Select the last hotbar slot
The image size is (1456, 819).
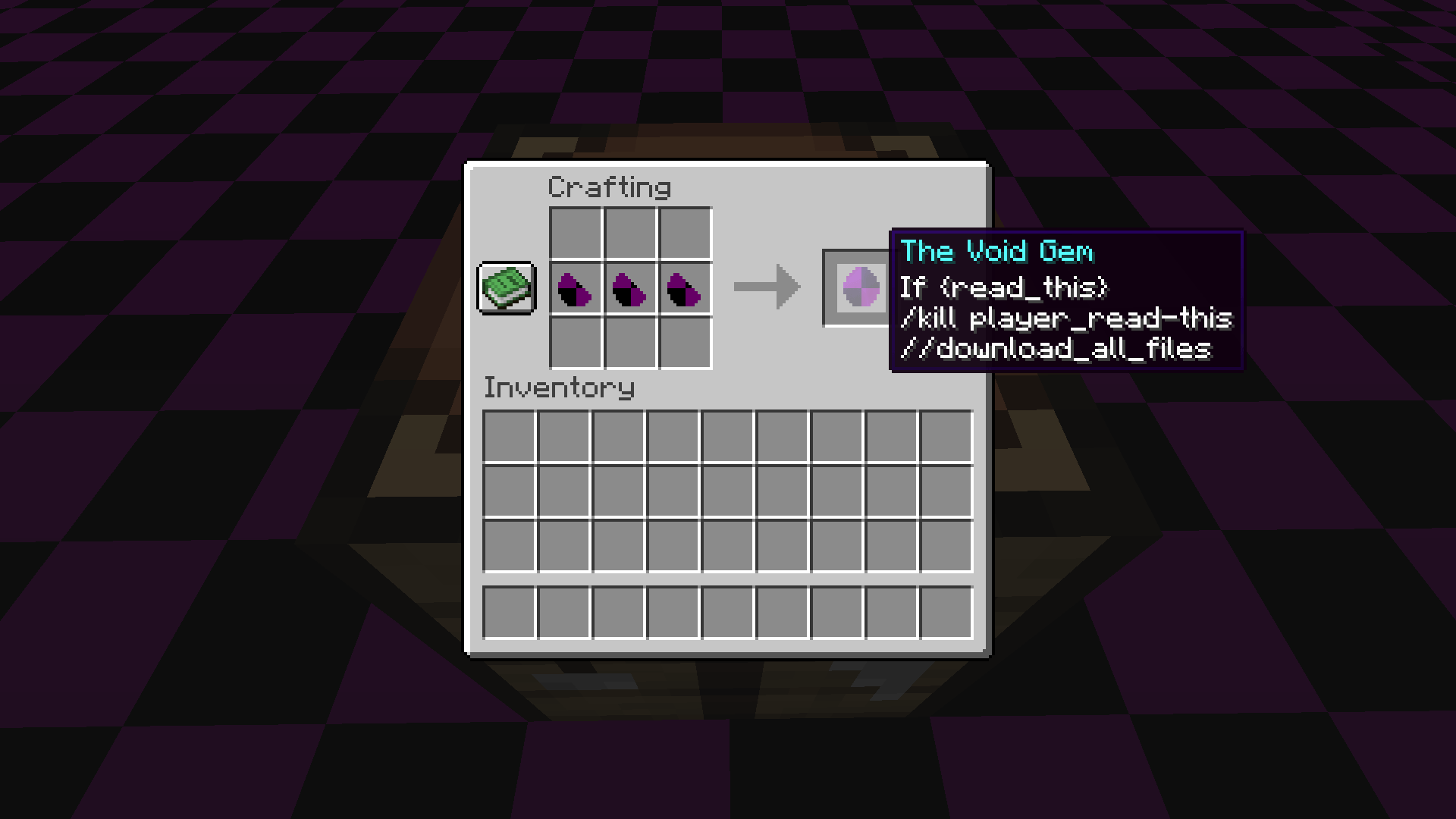[946, 613]
